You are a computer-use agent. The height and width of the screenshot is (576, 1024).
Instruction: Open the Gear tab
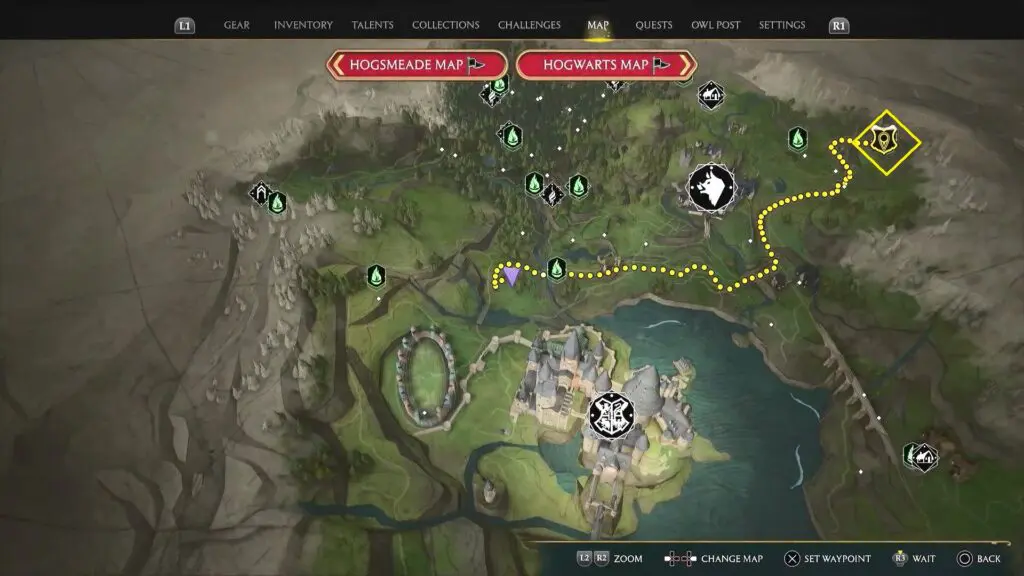pos(237,25)
